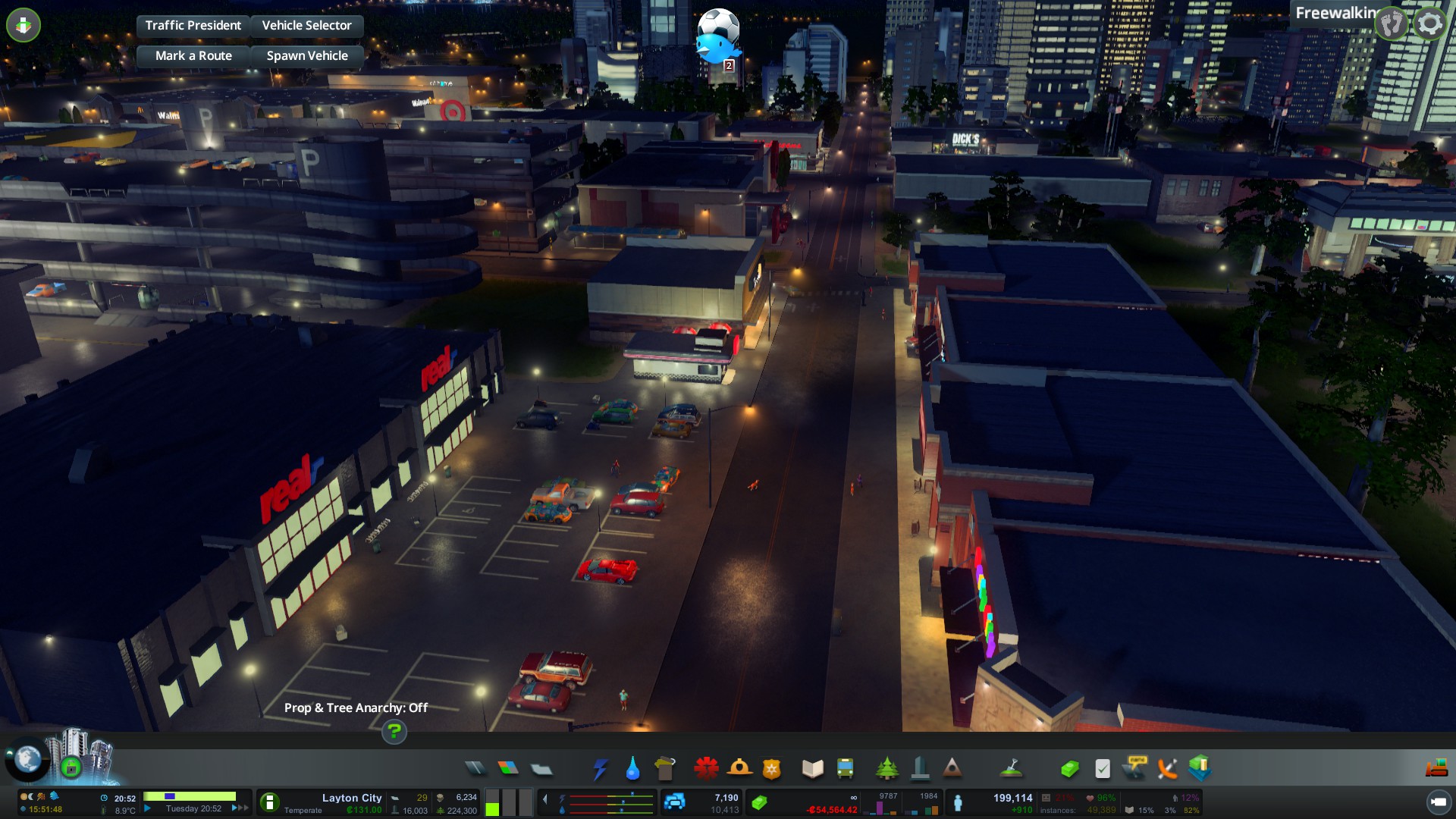The width and height of the screenshot is (1456, 819).
Task: Select the Water droplet services menu
Action: coord(632,769)
